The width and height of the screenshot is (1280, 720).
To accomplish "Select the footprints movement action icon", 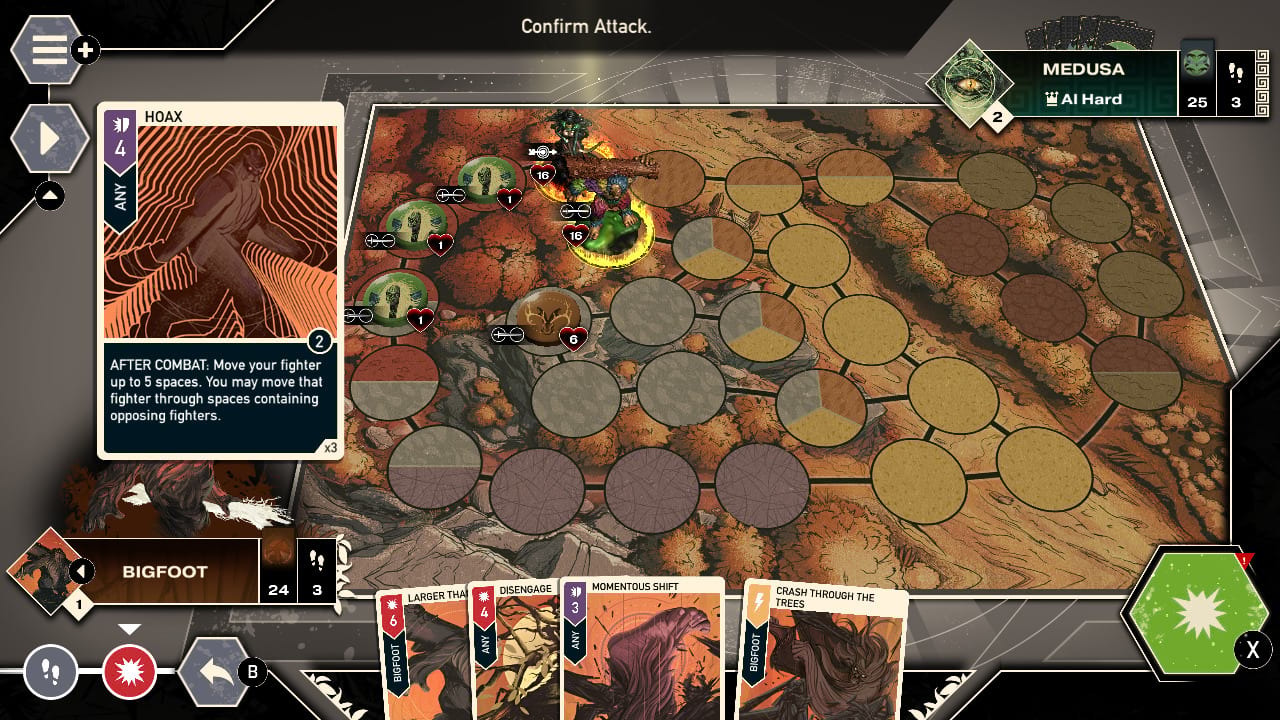I will 50,673.
